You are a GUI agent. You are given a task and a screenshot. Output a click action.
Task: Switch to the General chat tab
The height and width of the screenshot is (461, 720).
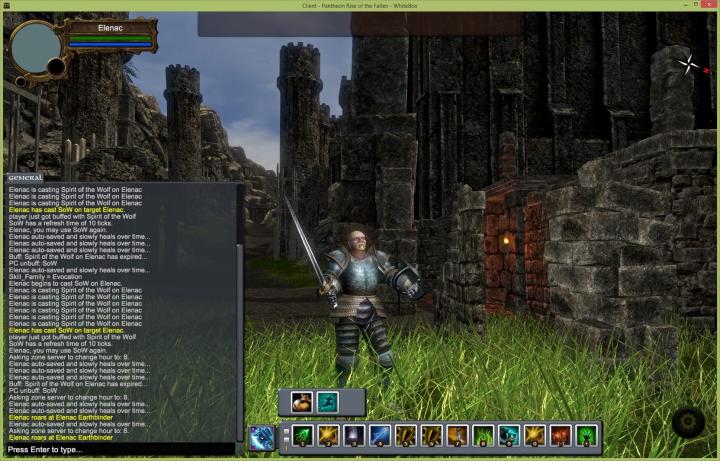pyautogui.click(x=24, y=177)
